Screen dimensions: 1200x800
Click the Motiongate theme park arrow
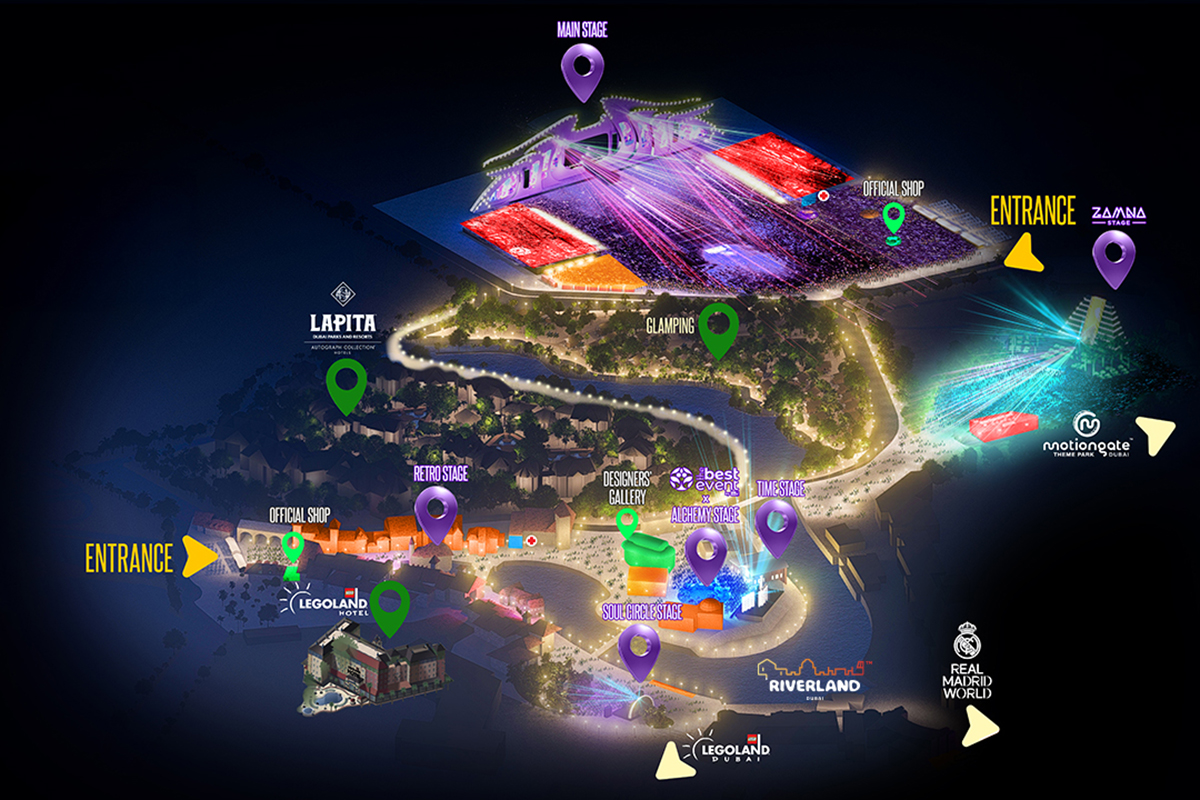coord(1160,434)
